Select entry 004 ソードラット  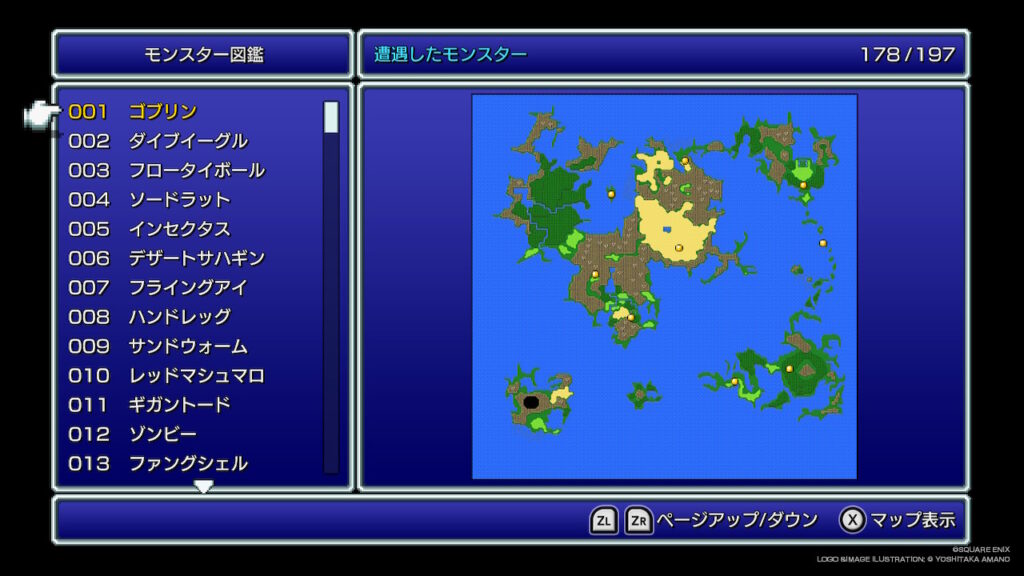(x=179, y=200)
